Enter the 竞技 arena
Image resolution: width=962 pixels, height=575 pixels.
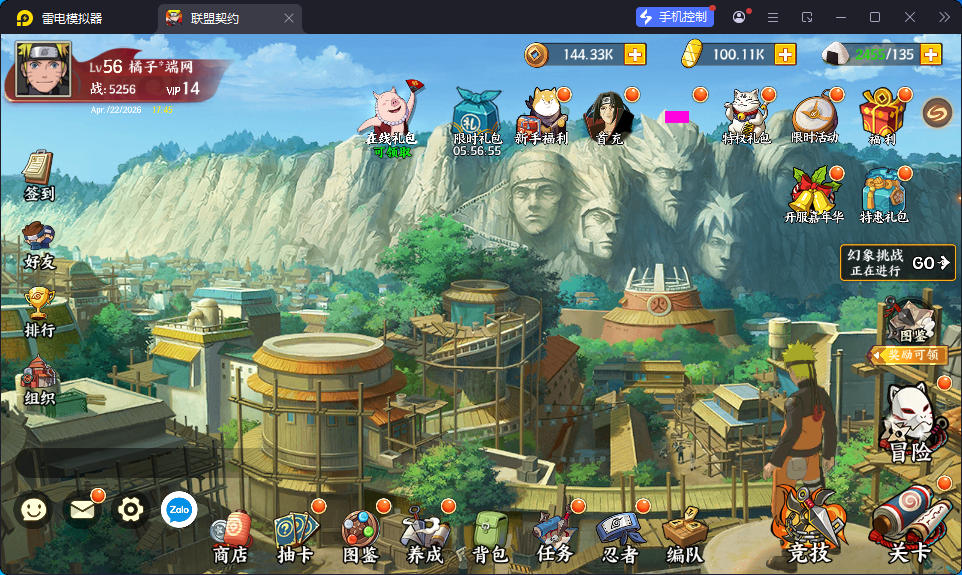pos(808,525)
